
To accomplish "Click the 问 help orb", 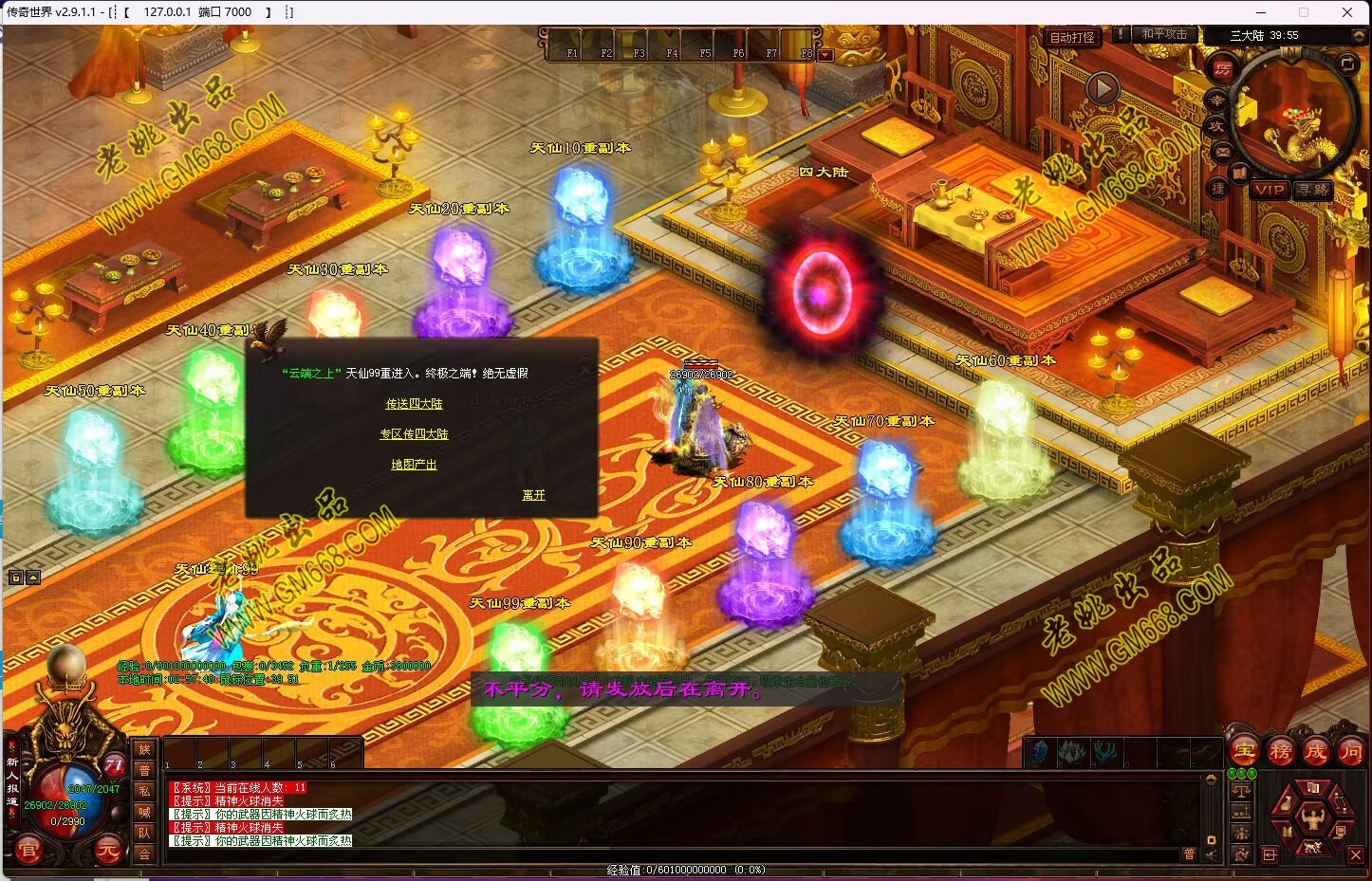I will (1351, 752).
